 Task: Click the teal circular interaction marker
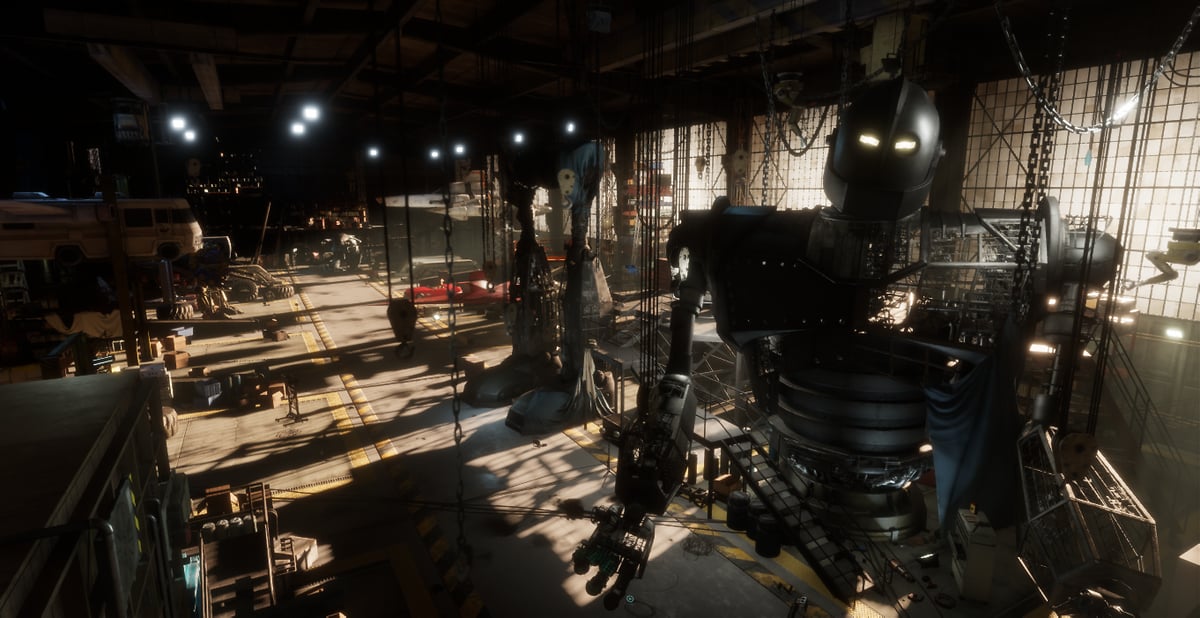[630, 599]
